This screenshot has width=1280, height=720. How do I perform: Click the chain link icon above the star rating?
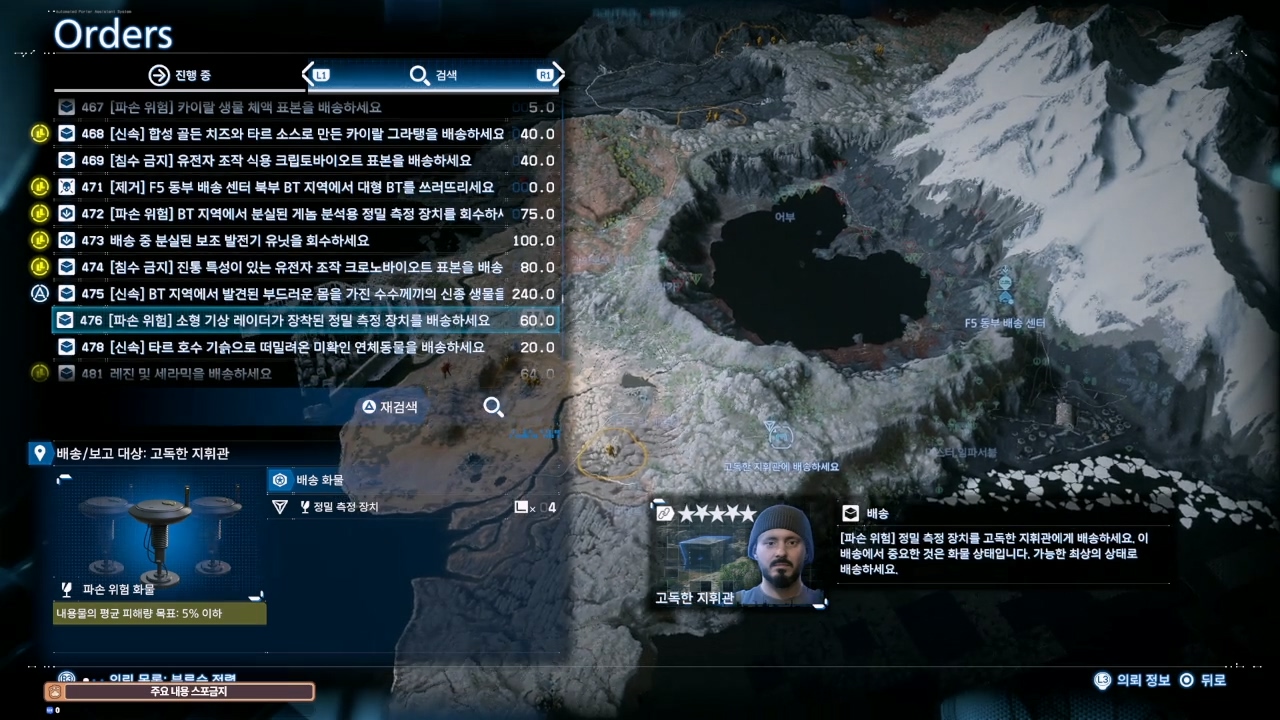pos(663,513)
